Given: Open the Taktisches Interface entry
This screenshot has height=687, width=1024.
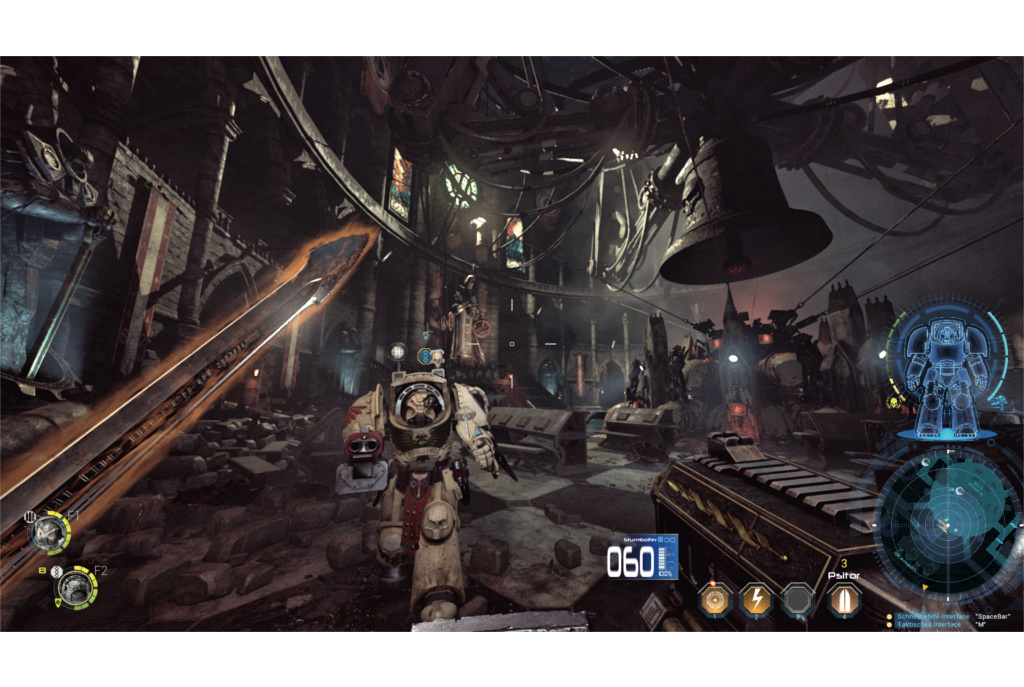Looking at the screenshot, I should pyautogui.click(x=929, y=625).
